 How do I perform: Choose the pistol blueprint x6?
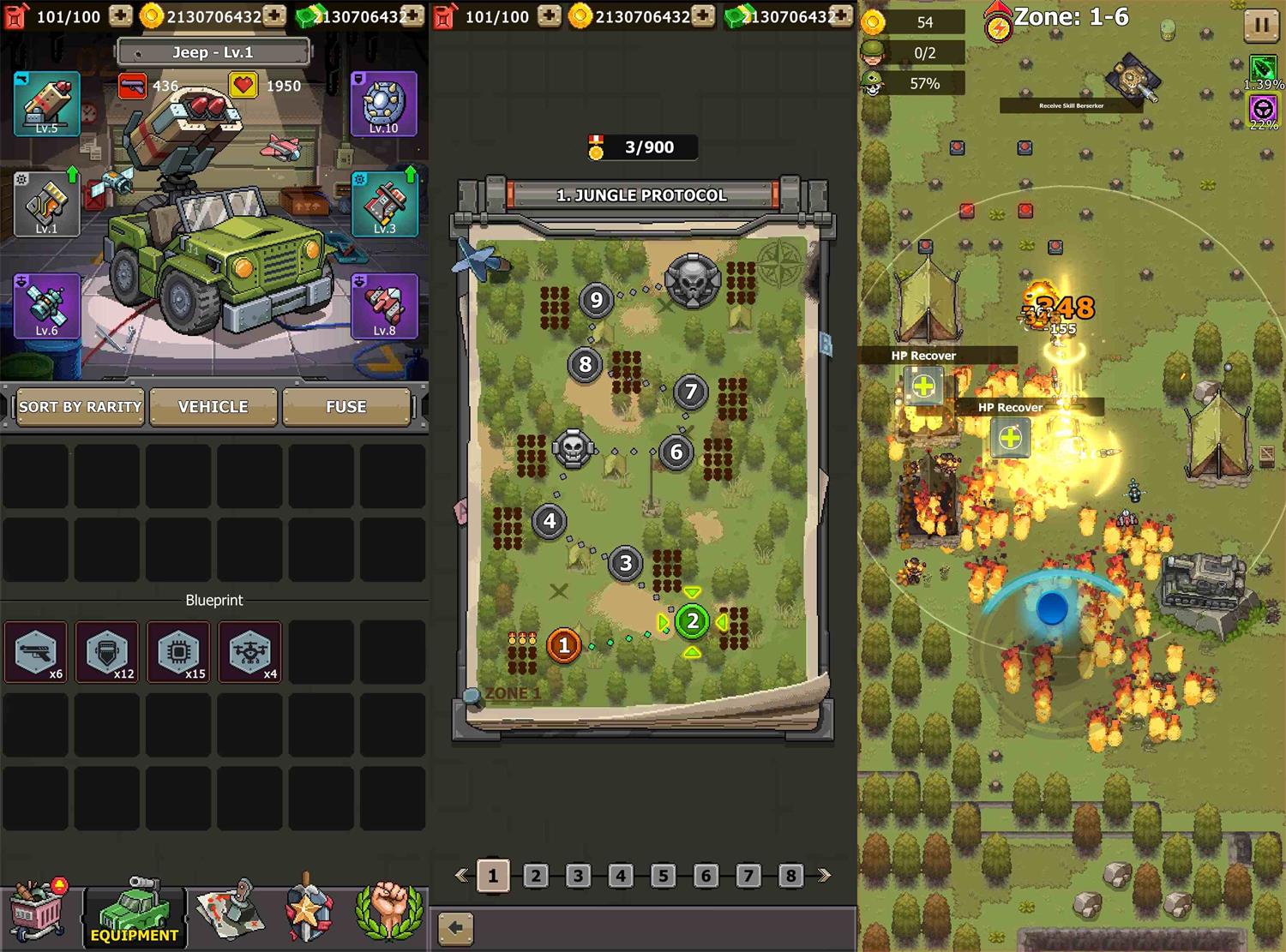pyautogui.click(x=36, y=652)
